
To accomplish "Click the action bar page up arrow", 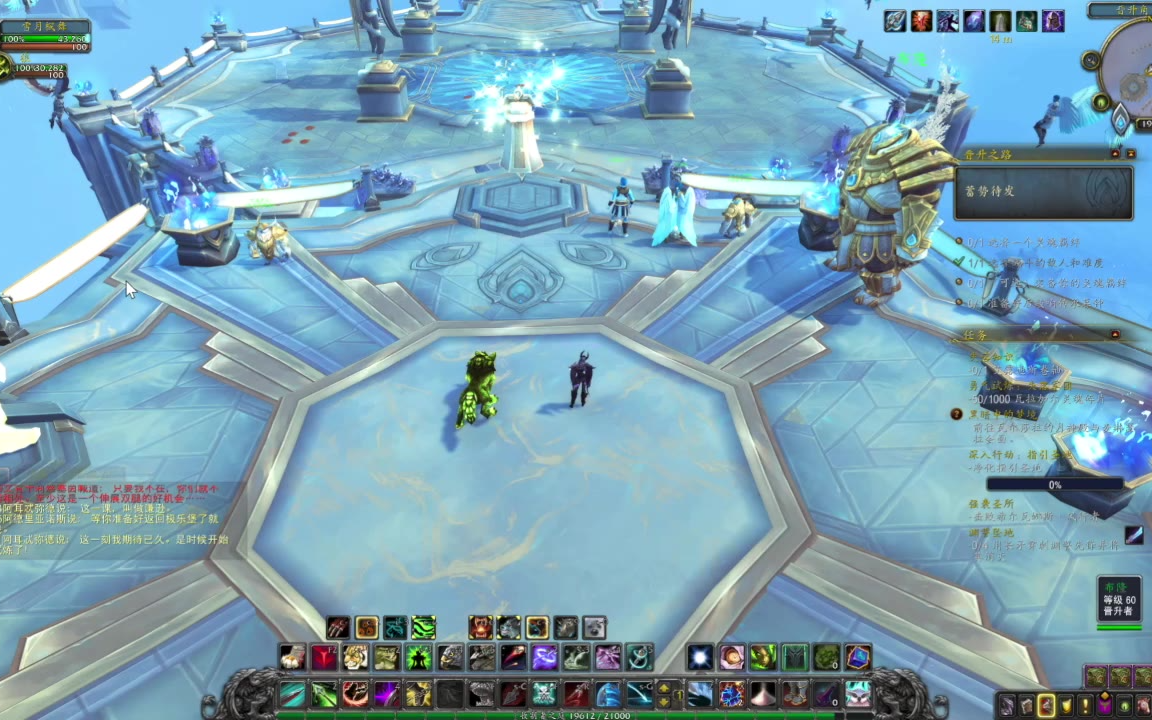I will pos(663,687).
